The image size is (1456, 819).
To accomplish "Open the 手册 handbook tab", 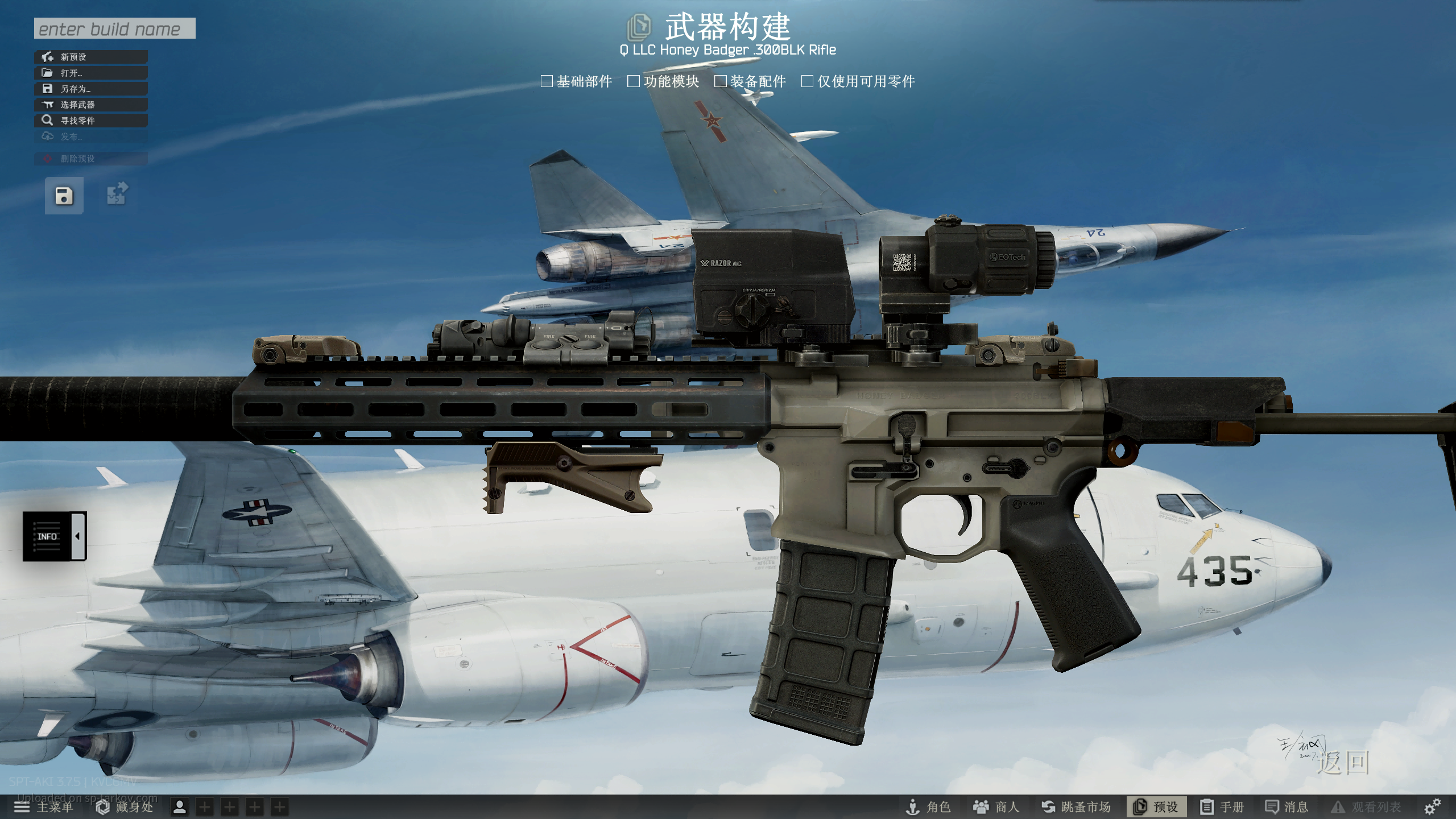I will click(1223, 806).
